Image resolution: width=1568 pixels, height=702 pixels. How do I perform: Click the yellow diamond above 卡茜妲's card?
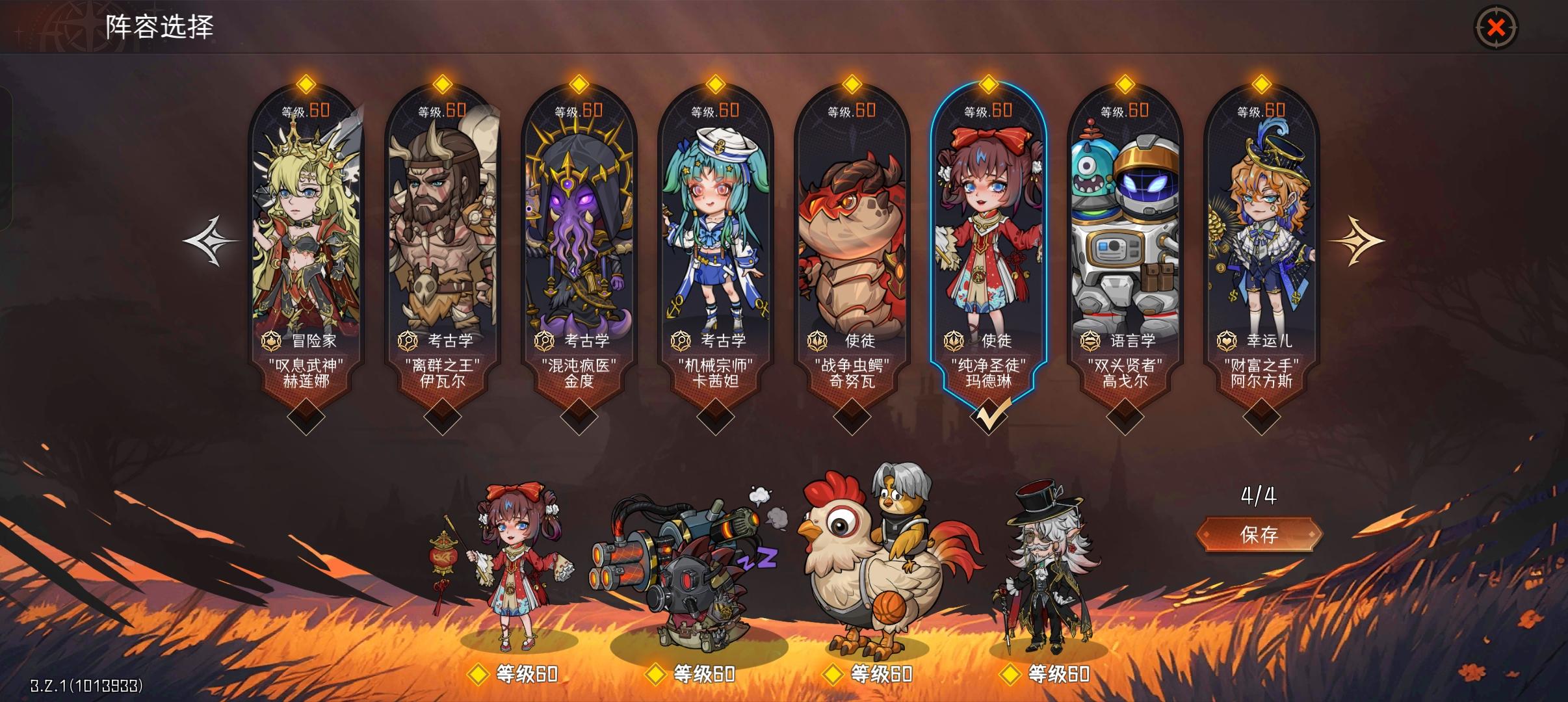[x=714, y=83]
